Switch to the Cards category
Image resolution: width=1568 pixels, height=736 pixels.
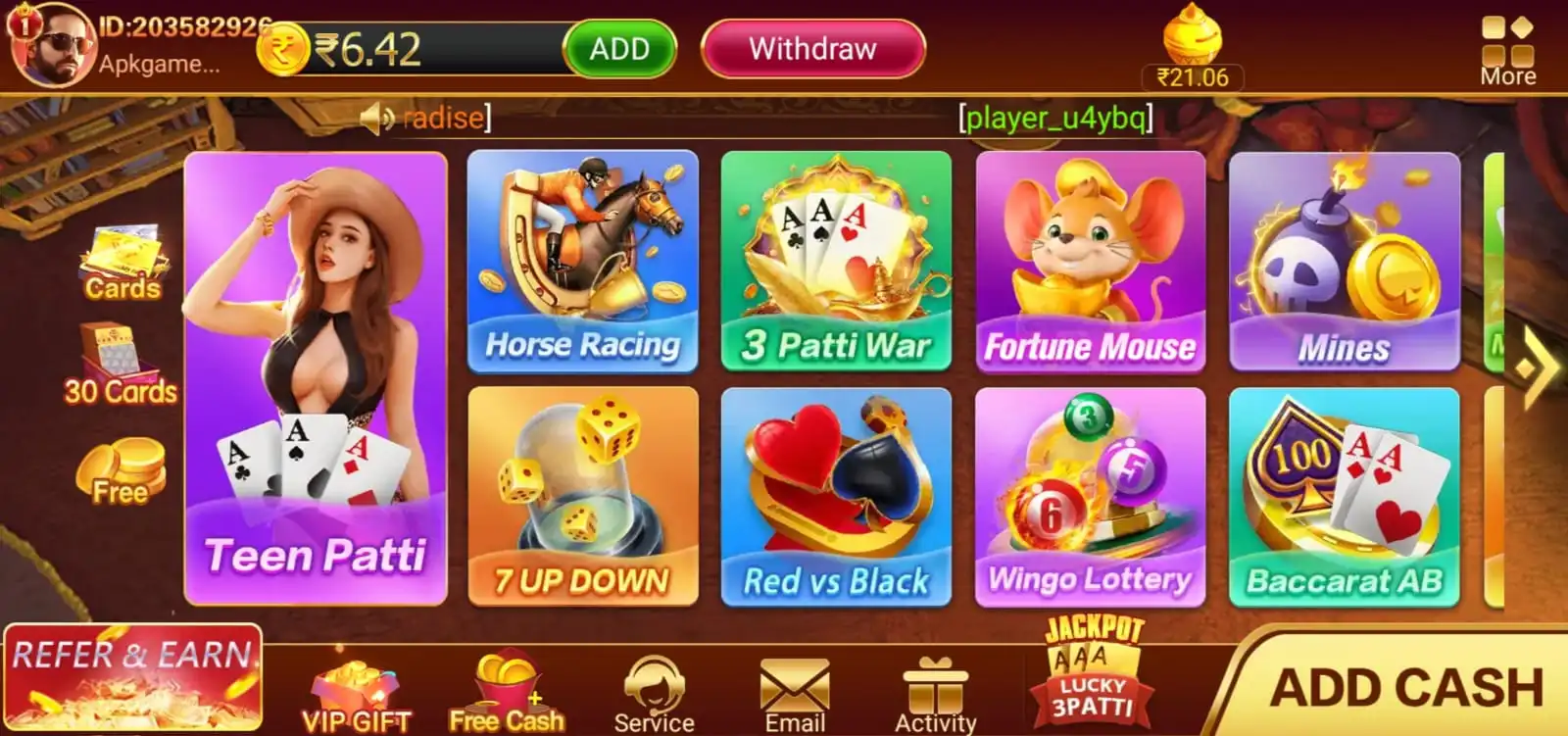click(x=123, y=265)
